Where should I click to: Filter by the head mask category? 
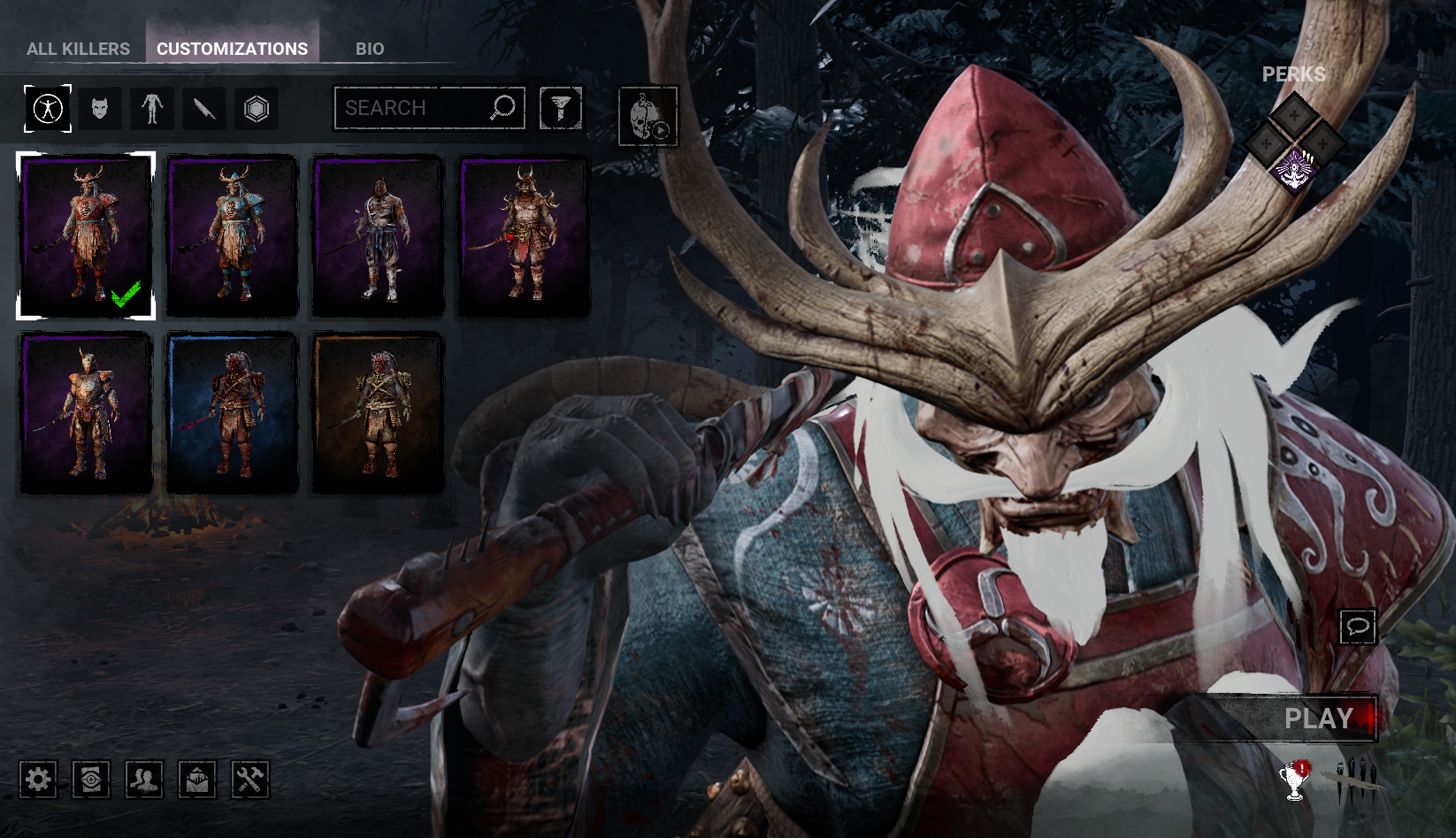tap(100, 109)
